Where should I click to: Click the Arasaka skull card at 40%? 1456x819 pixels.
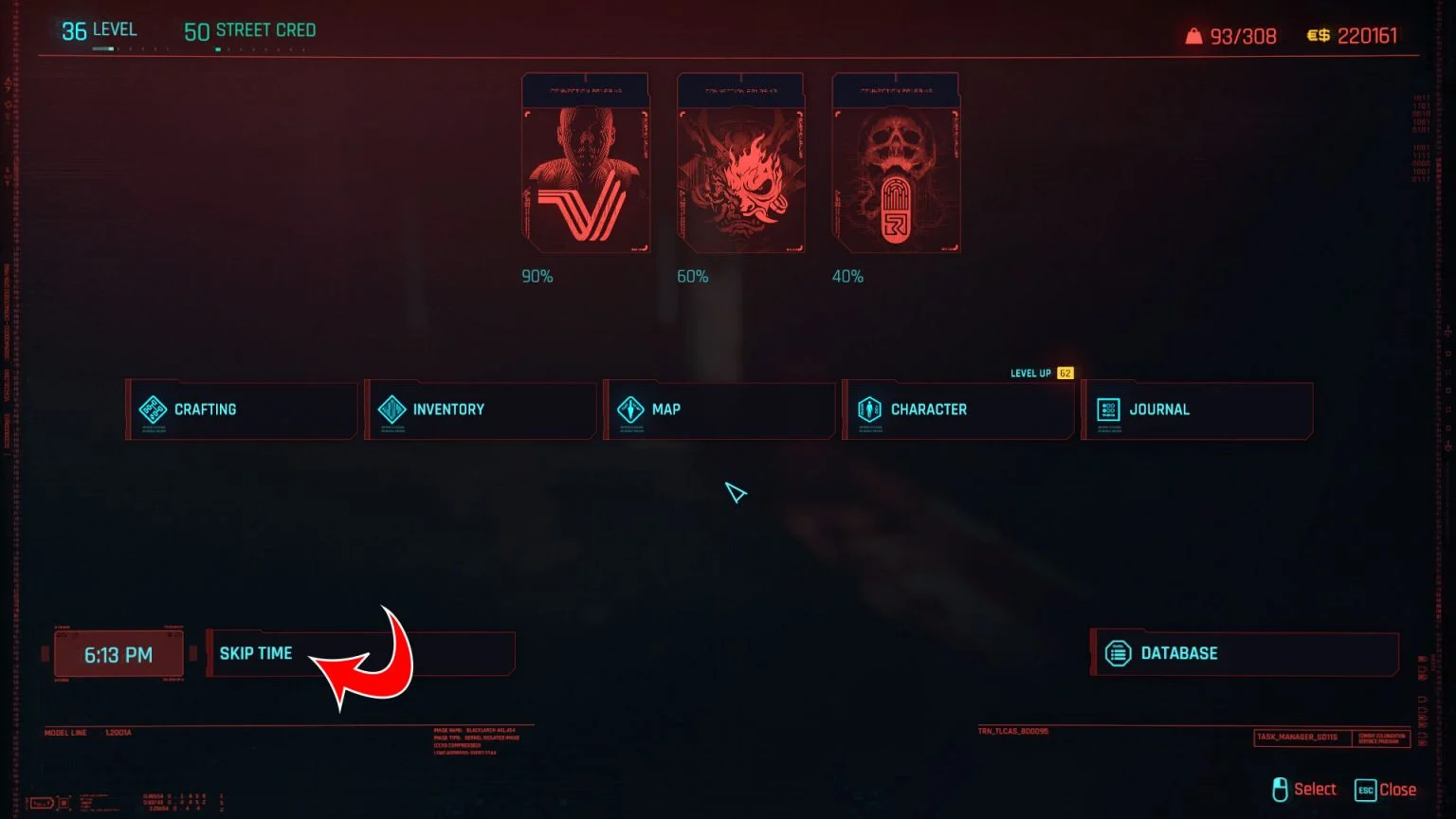pyautogui.click(x=895, y=163)
